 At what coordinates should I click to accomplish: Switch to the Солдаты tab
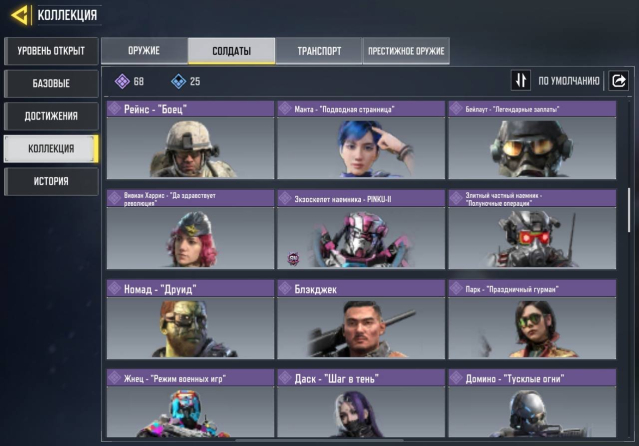[231, 51]
